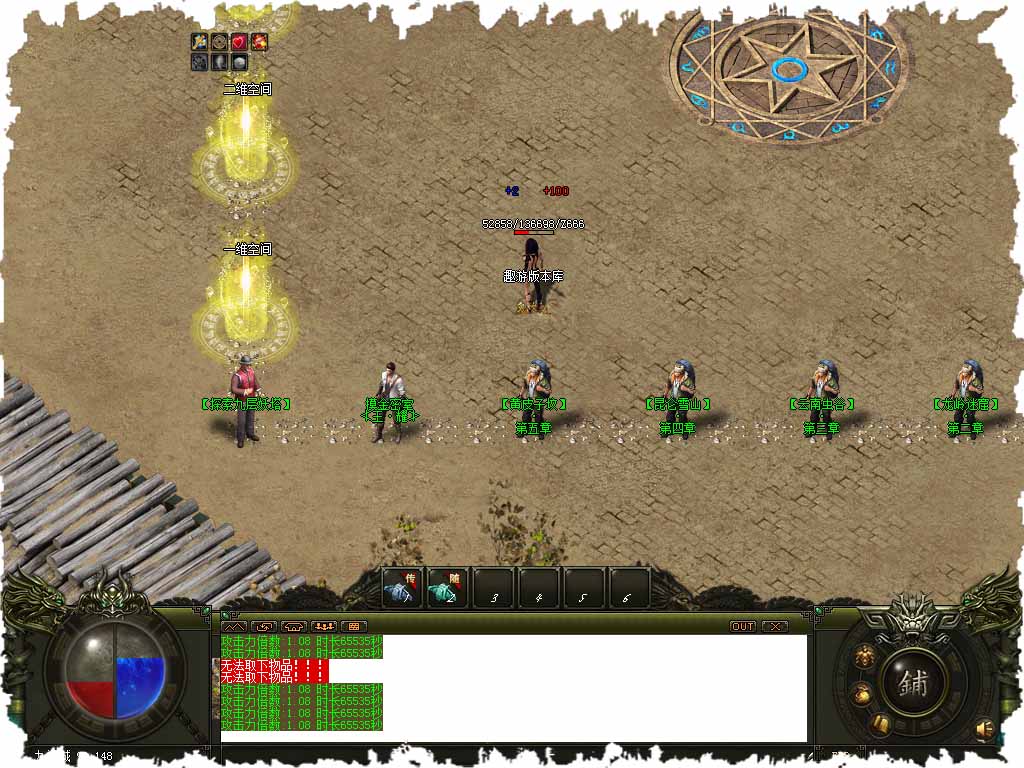Click the grid-pattern button on chat toolbar

(x=354, y=626)
